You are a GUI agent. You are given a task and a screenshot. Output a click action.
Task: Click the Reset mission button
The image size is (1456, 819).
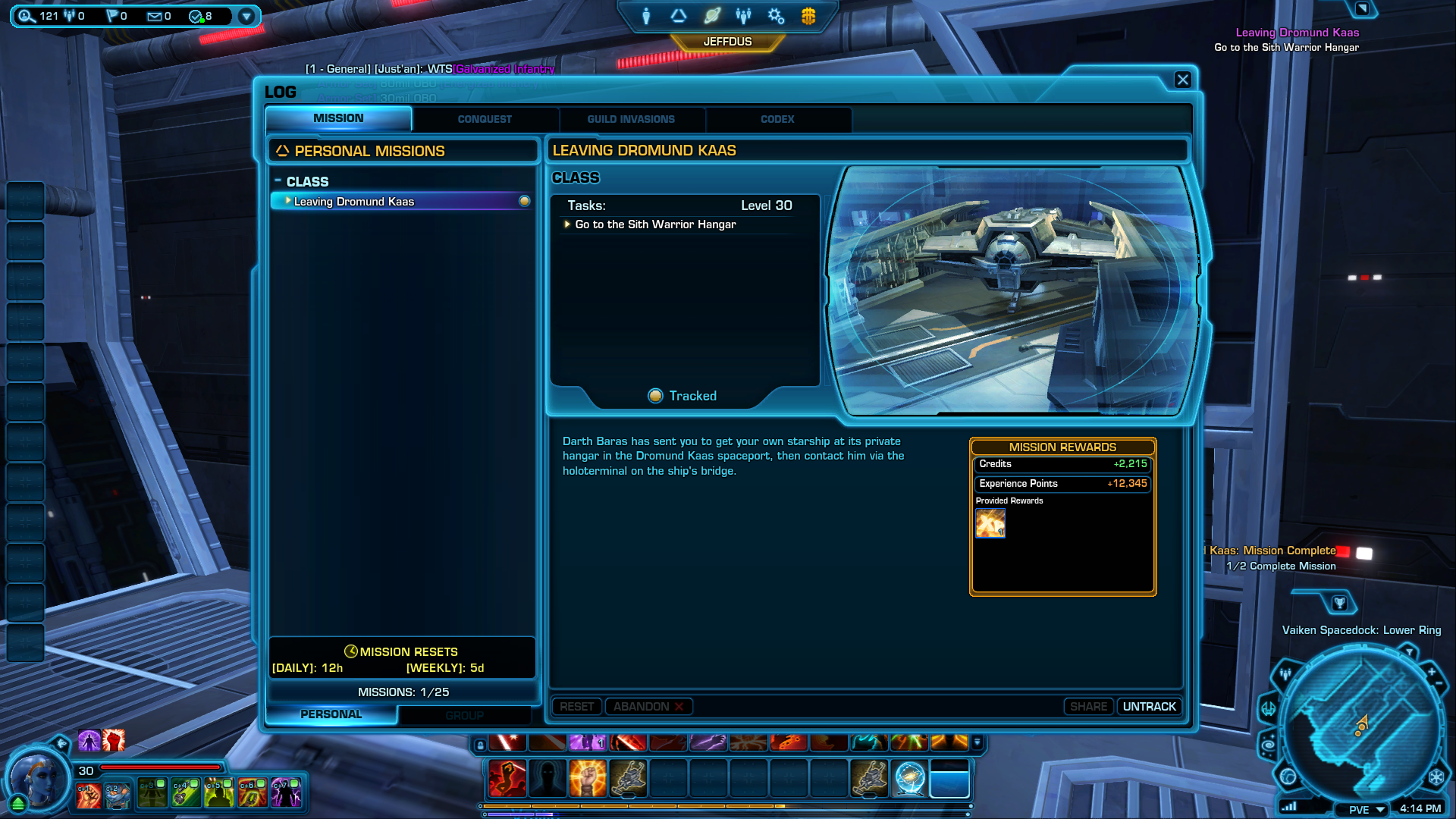point(576,706)
